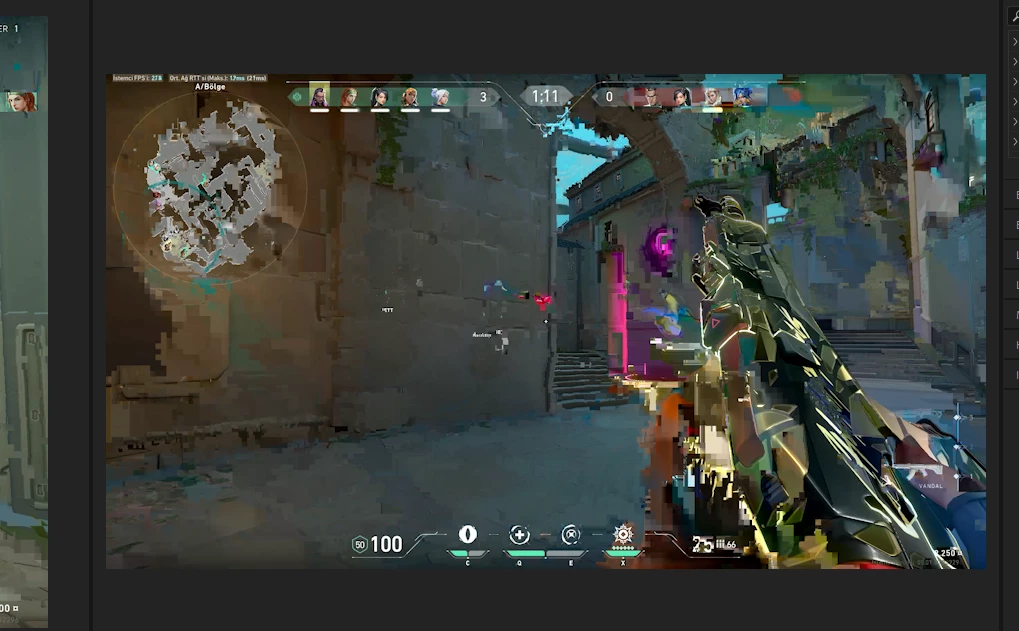Select the yellow-highlighted first ally portrait
This screenshot has height=631, width=1019.
pos(319,96)
